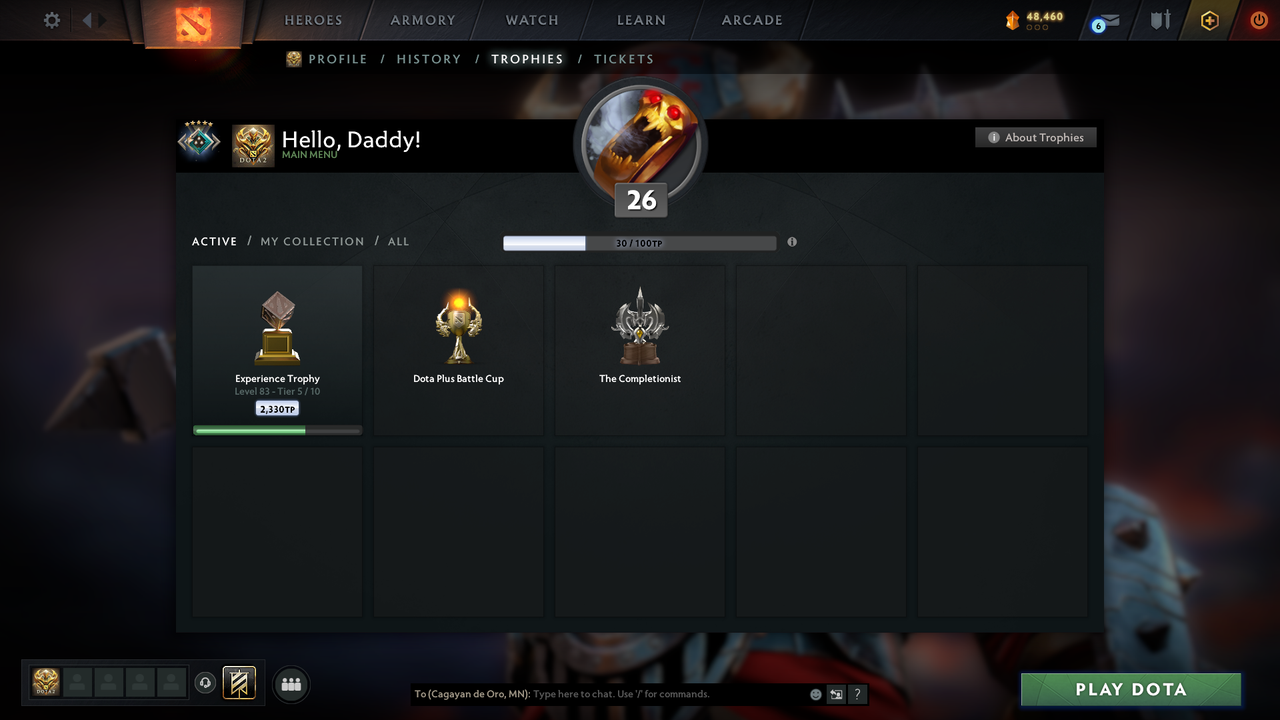The width and height of the screenshot is (1280, 720).
Task: Open the Armory inventory sword icon
Action: pyautogui.click(x=1159, y=20)
